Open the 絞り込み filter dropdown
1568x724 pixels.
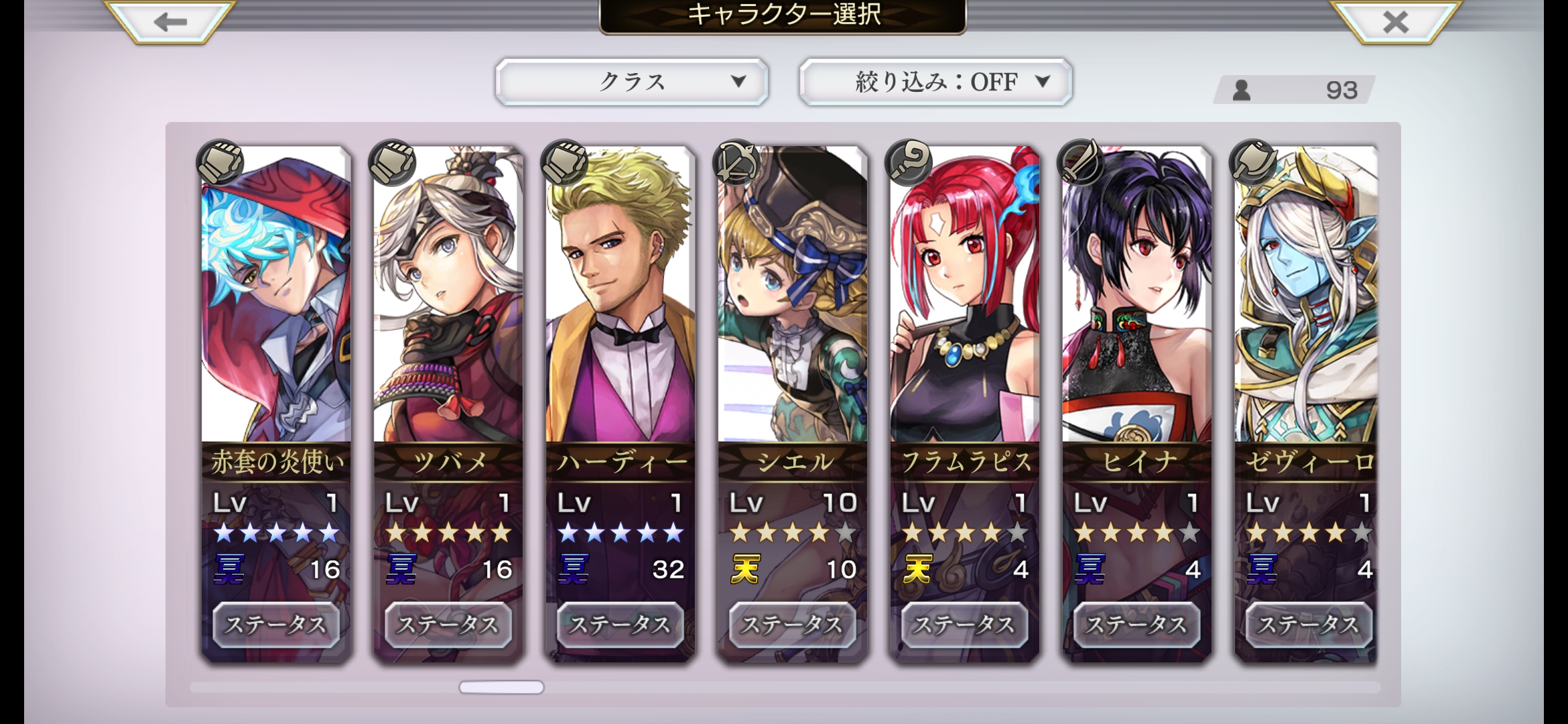(x=935, y=82)
